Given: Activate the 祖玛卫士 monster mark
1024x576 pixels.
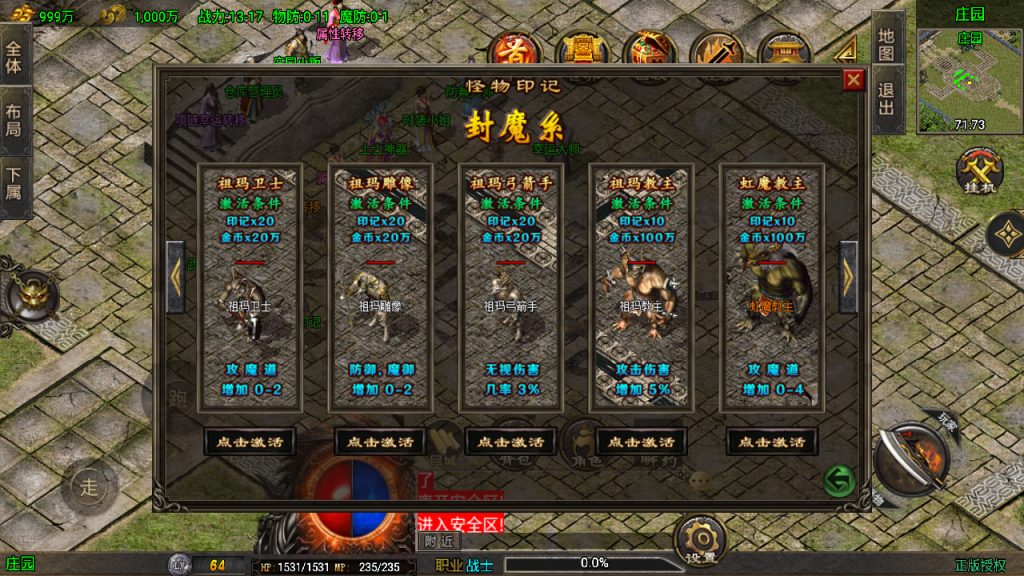Looking at the screenshot, I should [x=249, y=441].
